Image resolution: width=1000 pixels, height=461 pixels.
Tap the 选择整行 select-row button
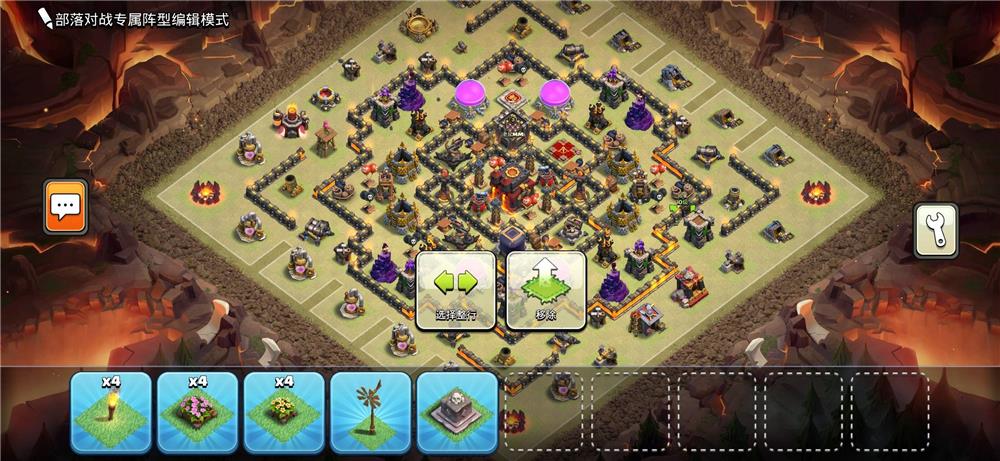click(x=456, y=289)
